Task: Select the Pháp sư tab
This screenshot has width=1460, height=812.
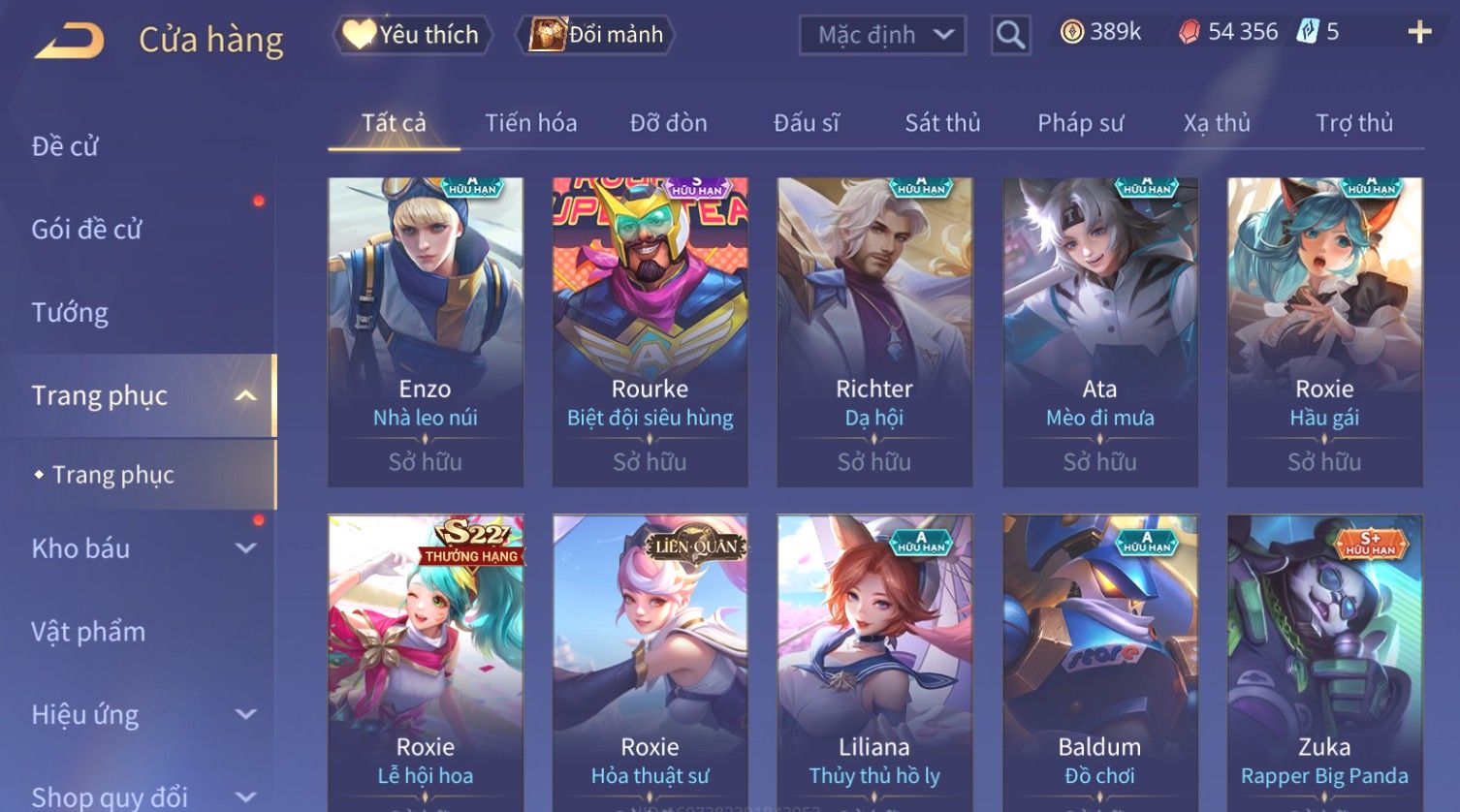Action: 1080,123
